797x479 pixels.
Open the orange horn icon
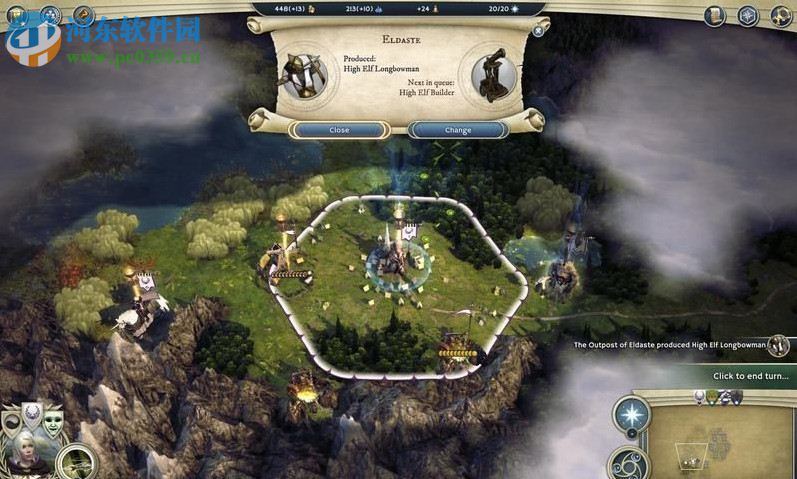coord(84,16)
